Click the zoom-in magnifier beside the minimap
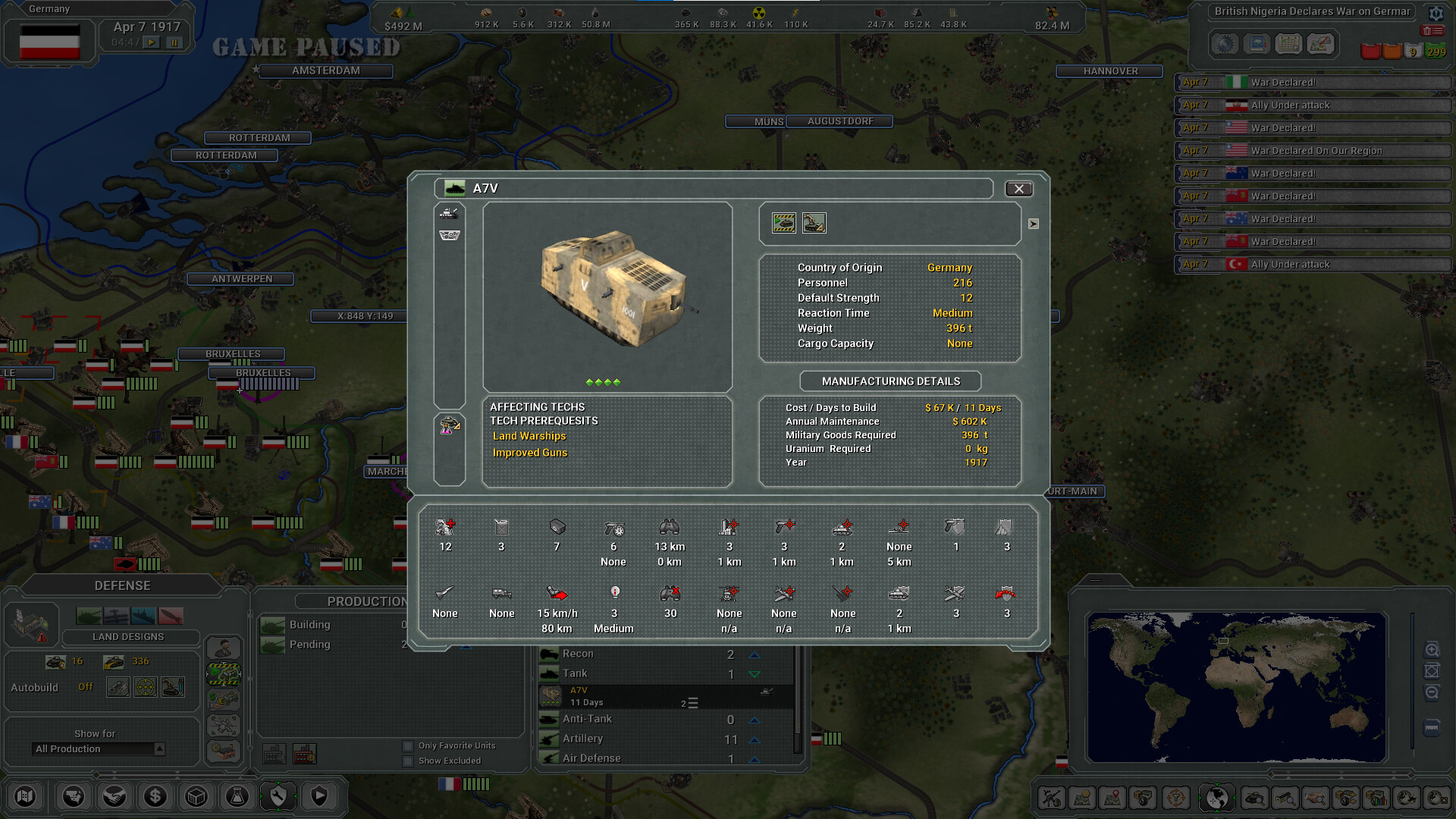1456x819 pixels. pos(1432,650)
